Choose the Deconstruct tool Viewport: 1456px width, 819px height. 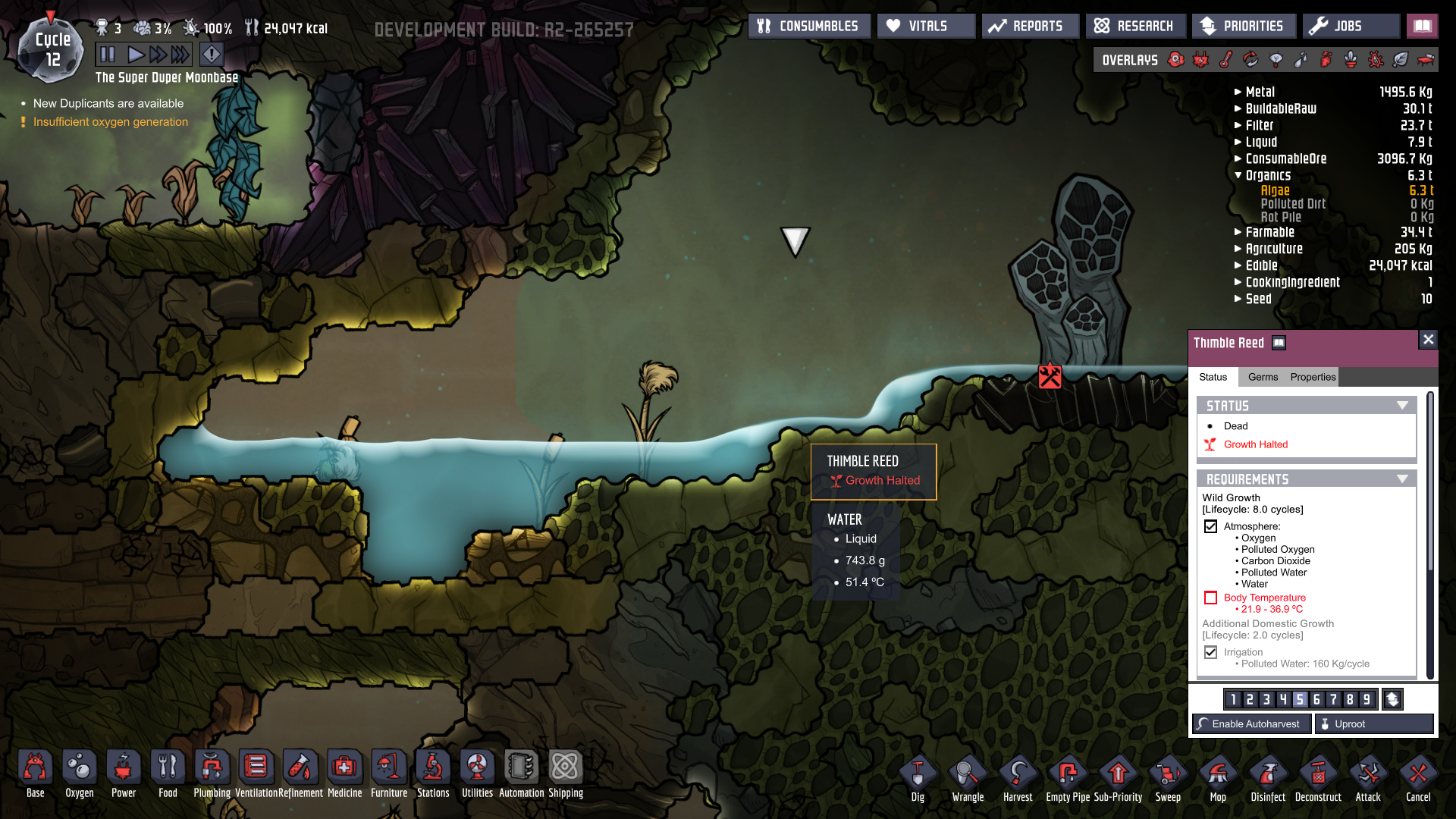tap(1318, 779)
